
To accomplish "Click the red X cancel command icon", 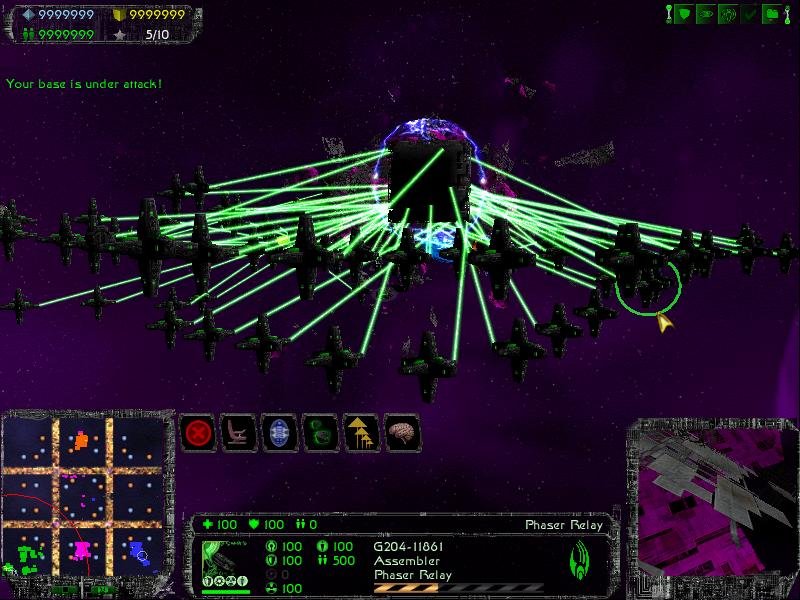I will (198, 433).
